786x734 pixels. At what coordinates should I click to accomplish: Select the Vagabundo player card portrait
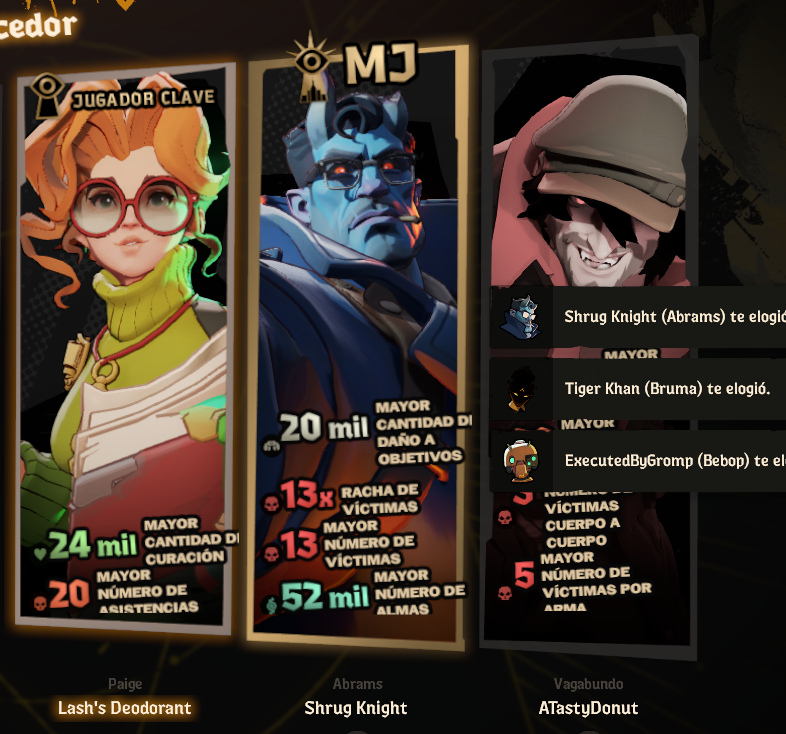point(590,180)
